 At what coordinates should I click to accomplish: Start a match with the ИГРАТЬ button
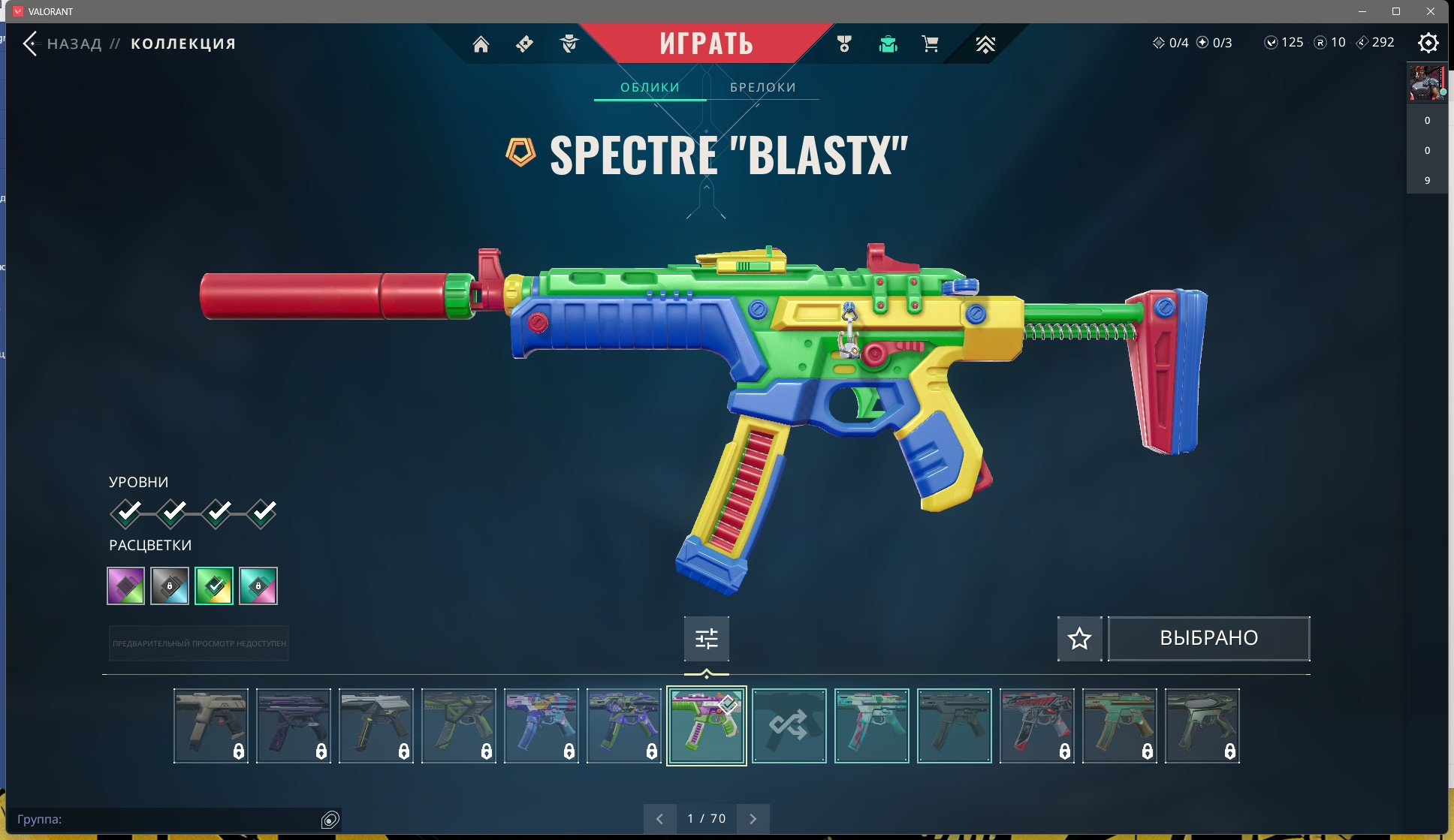coord(706,44)
